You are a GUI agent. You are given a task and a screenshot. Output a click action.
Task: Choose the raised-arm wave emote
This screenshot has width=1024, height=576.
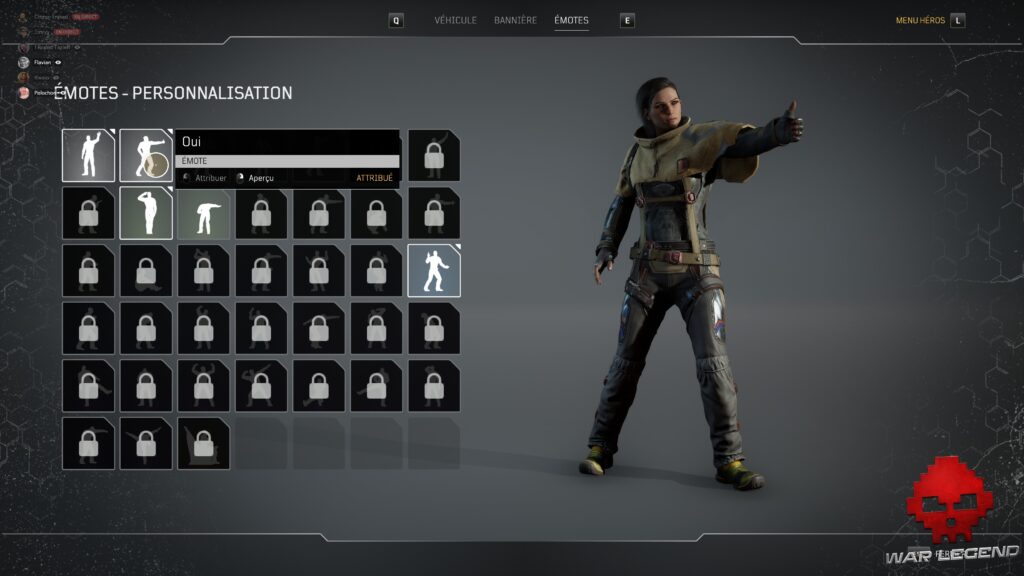point(88,155)
